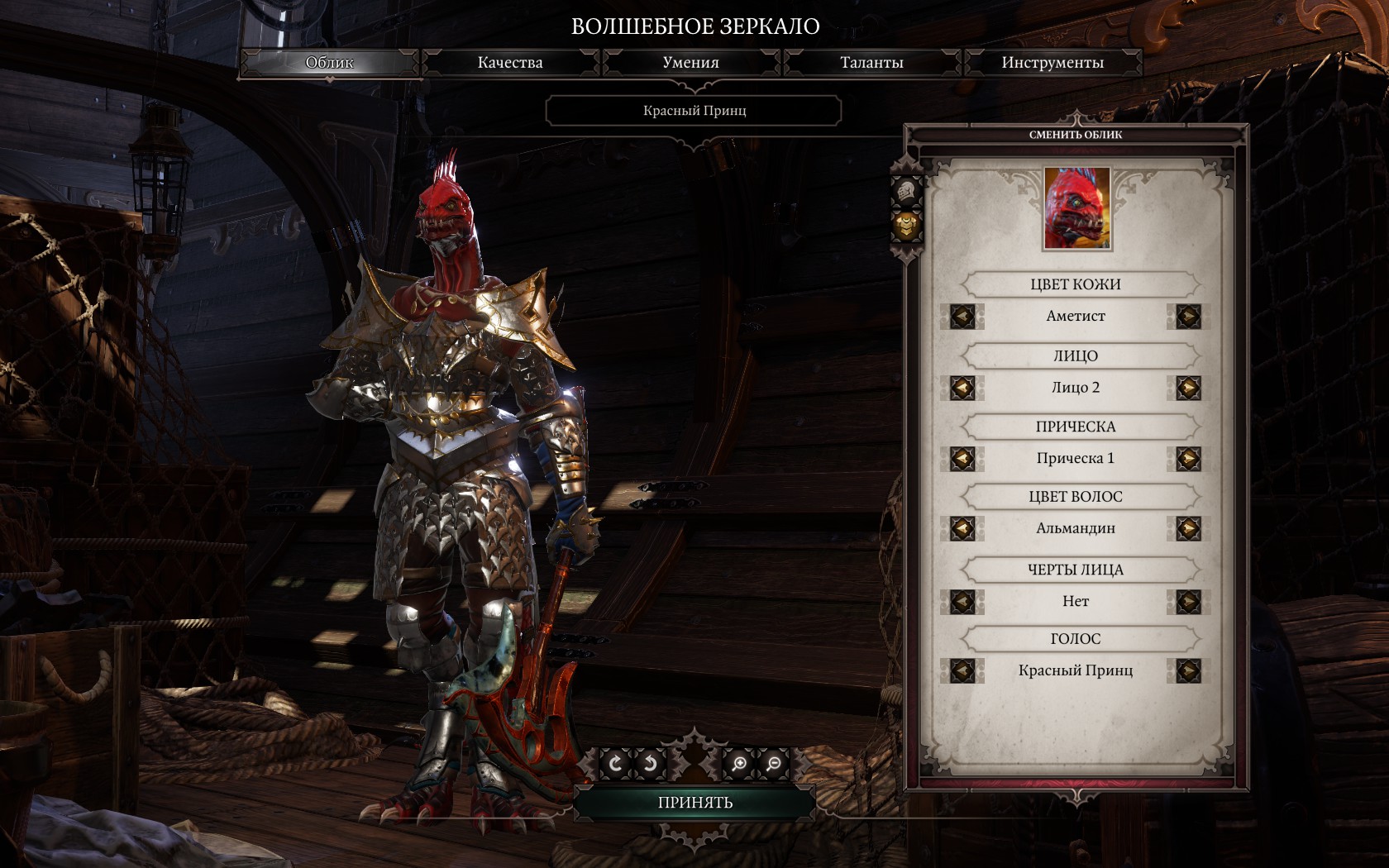The width and height of the screenshot is (1389, 868).
Task: Cycle to next facial feature option
Action: pos(1188,602)
